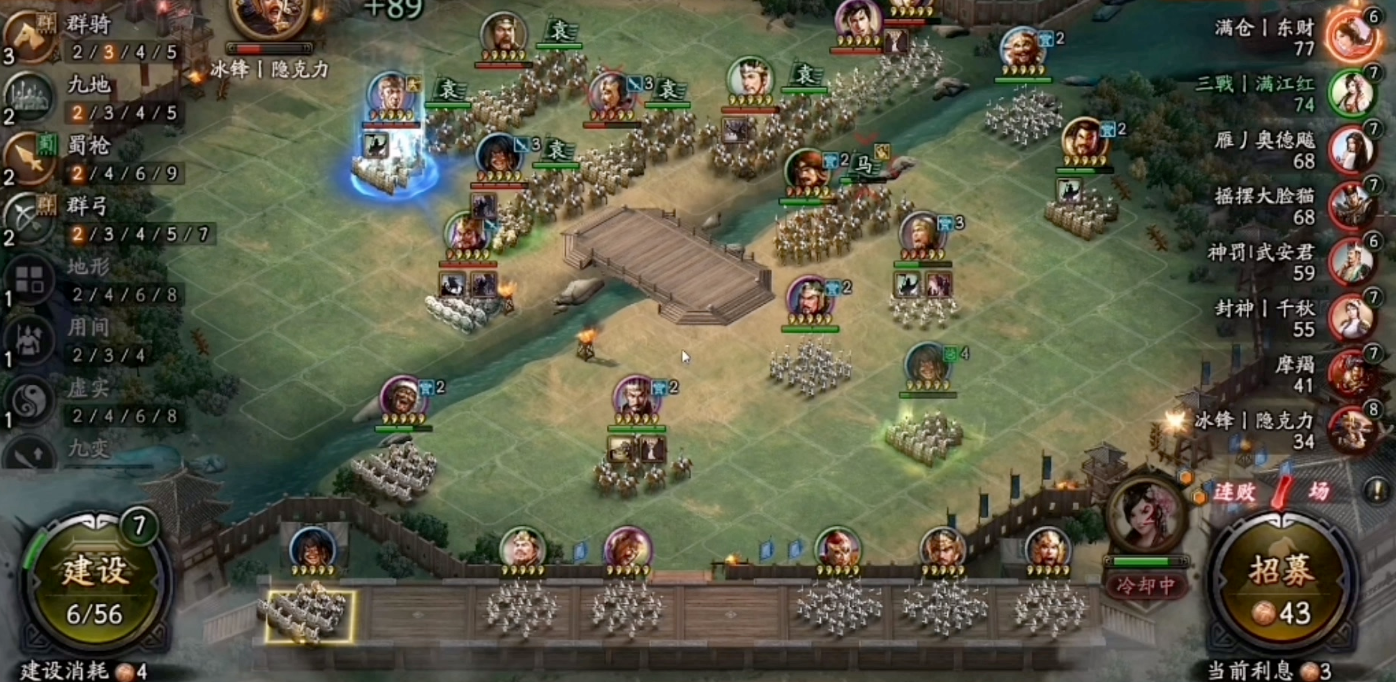Activate the commander skill showing 冷却中
Screen dimensions: 1396x682
1147,518
